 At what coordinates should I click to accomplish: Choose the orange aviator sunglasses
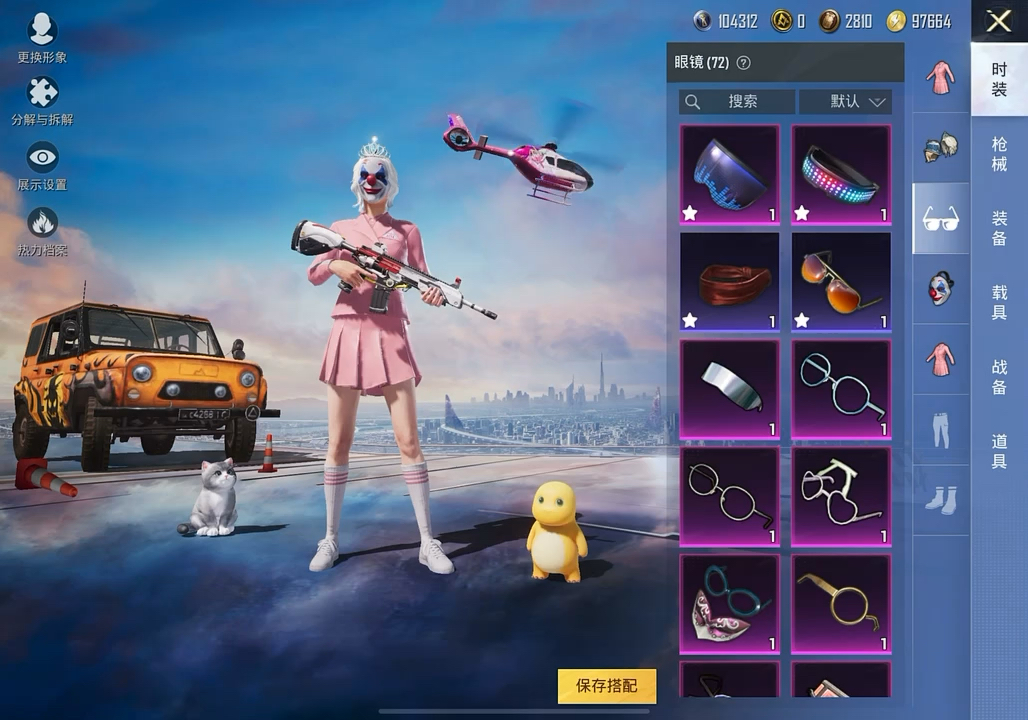(x=841, y=282)
